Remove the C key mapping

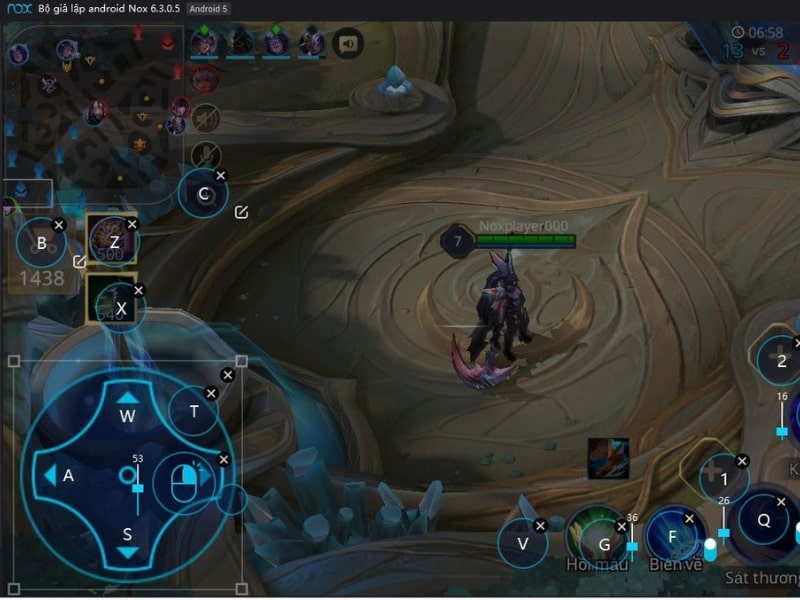221,175
